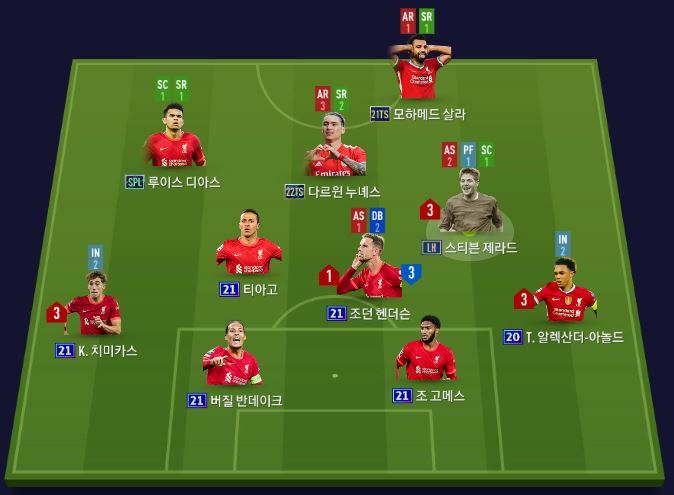Choose Jordan Henderson's player card

click(x=366, y=269)
